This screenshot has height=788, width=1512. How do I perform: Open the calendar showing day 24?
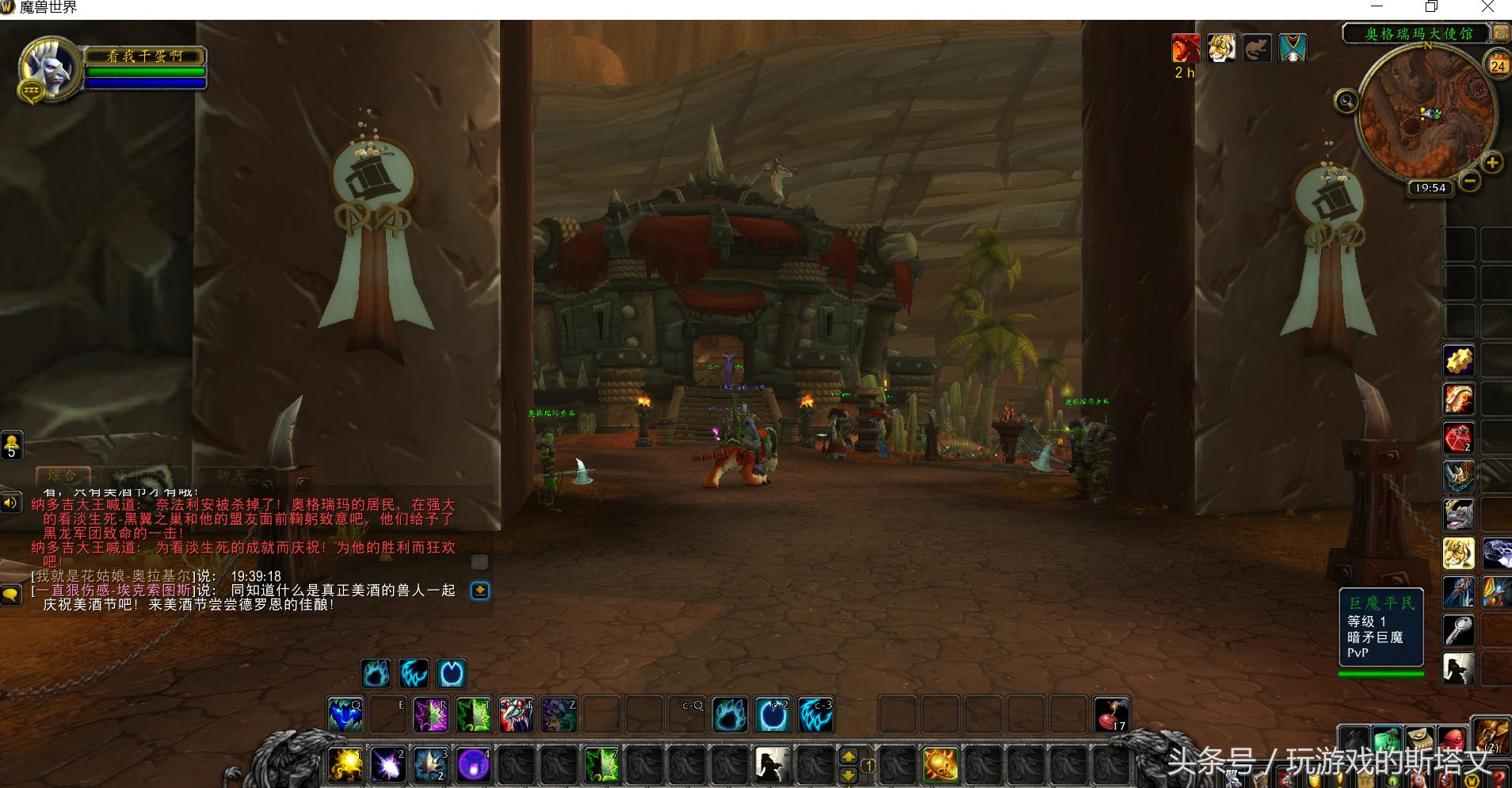[x=1497, y=65]
